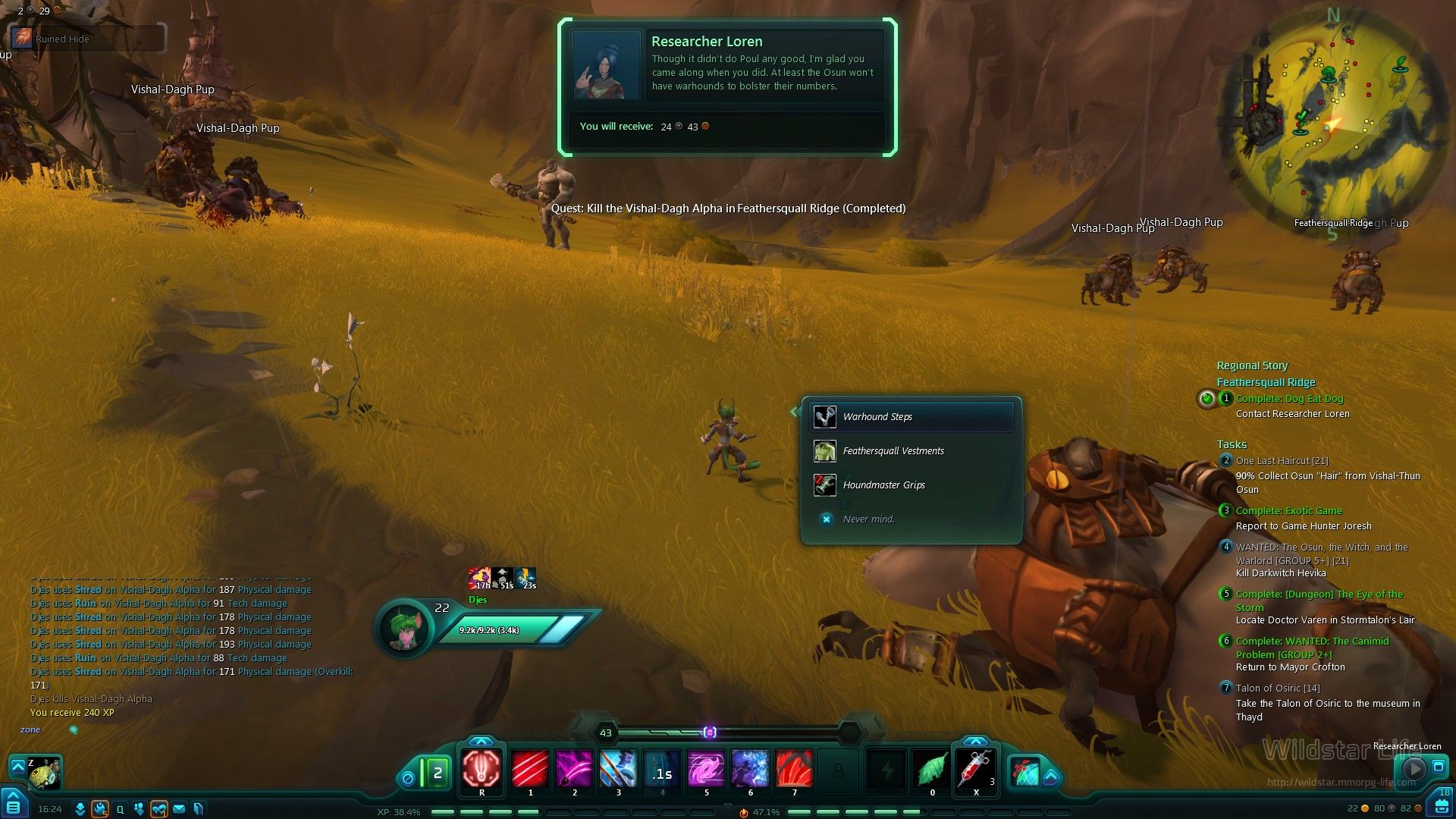Activate the red claw slash ability
Viewport: 1456px width, 819px height.
point(530,770)
